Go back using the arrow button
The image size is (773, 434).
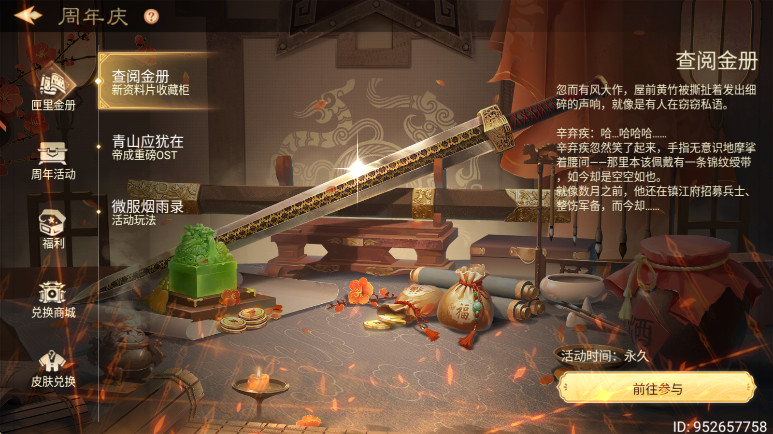coord(27,16)
